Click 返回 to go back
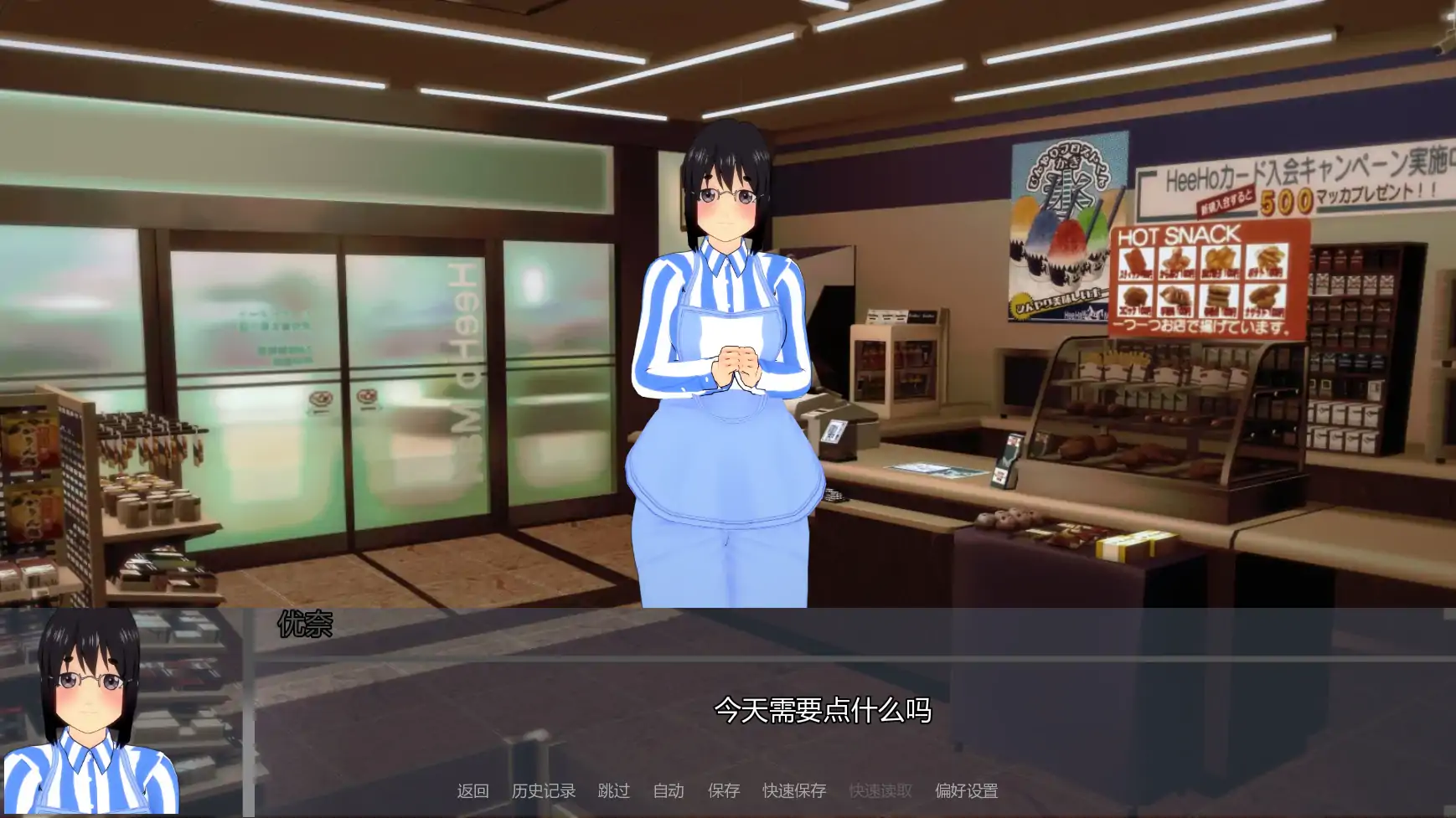Viewport: 1456px width, 818px height. tap(472, 790)
